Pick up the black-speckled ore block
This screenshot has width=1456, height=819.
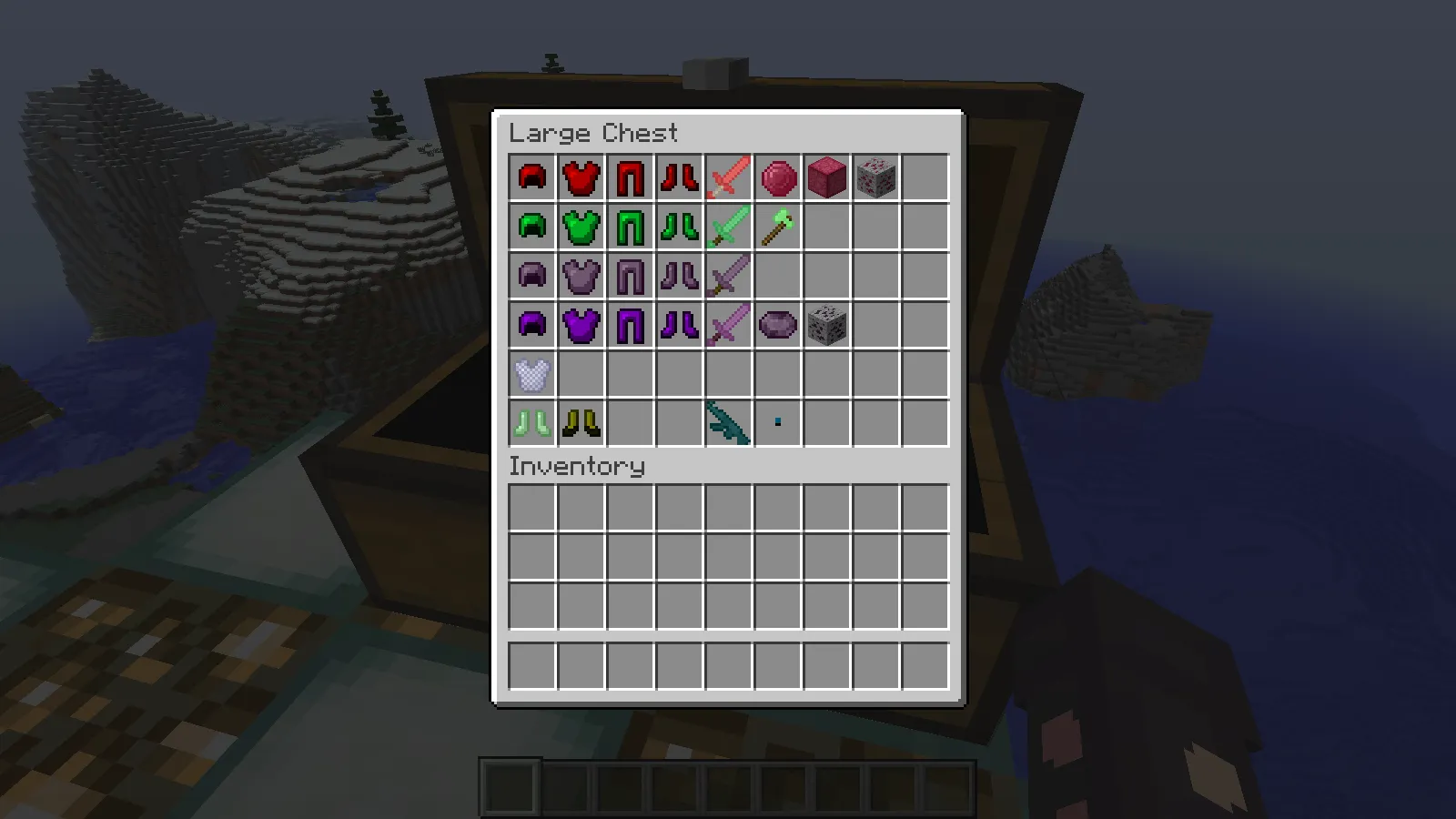[x=826, y=326]
